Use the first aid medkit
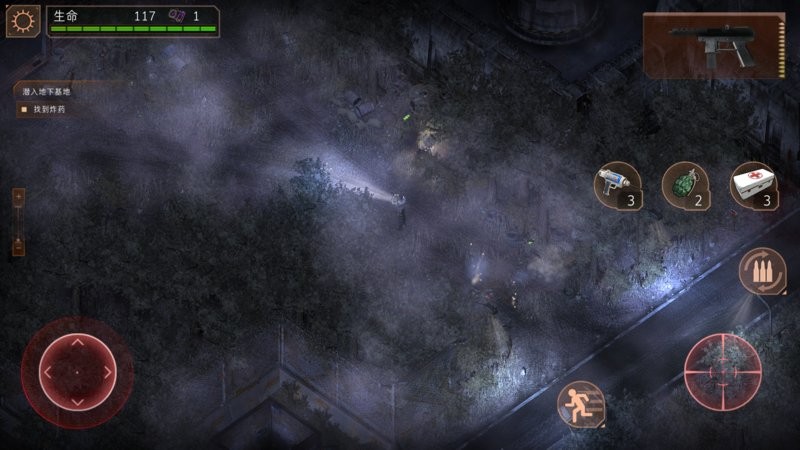Image resolution: width=800 pixels, height=450 pixels. coord(753,185)
